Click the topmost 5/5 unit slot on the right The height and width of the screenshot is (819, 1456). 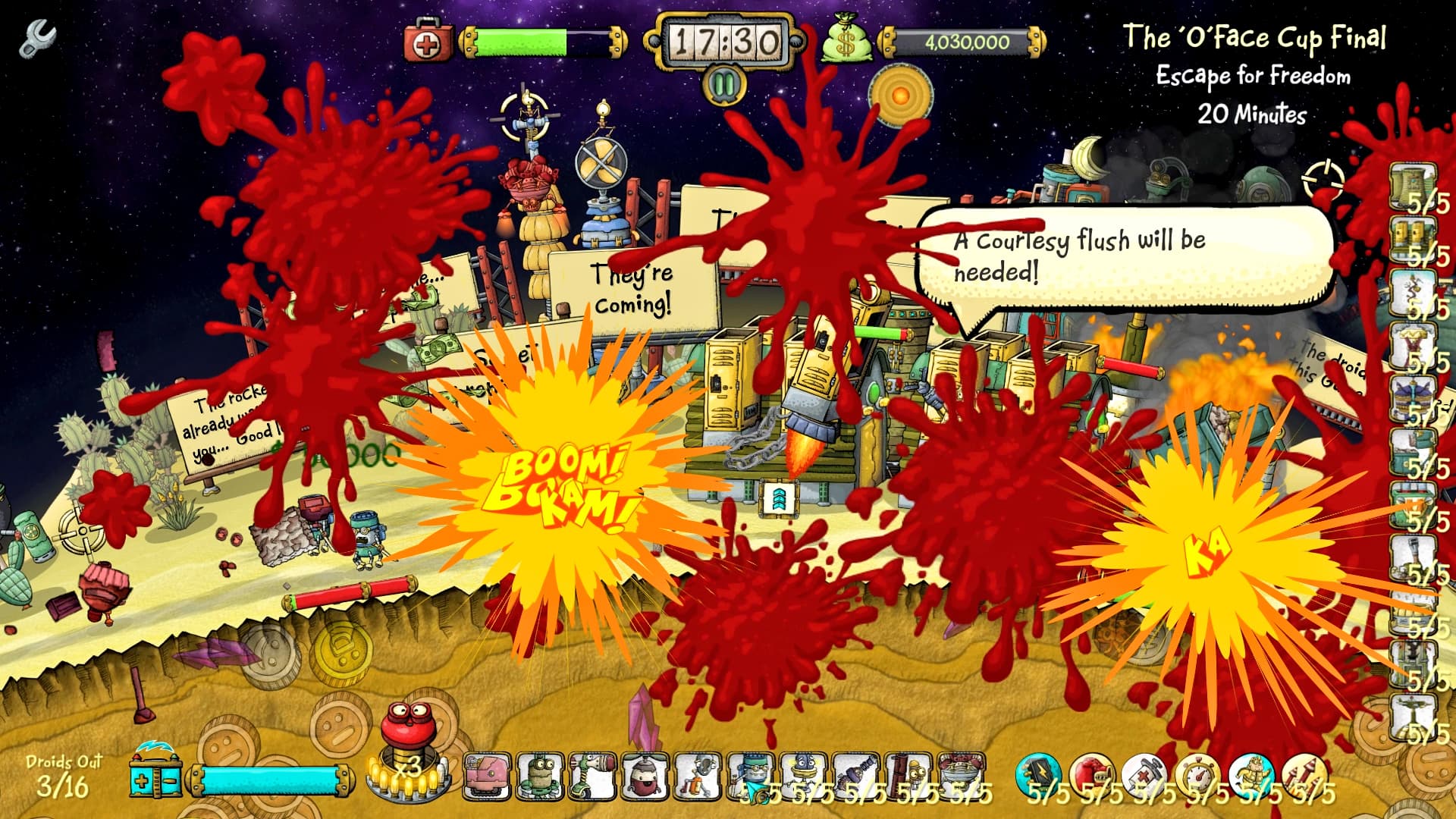click(x=1410, y=186)
